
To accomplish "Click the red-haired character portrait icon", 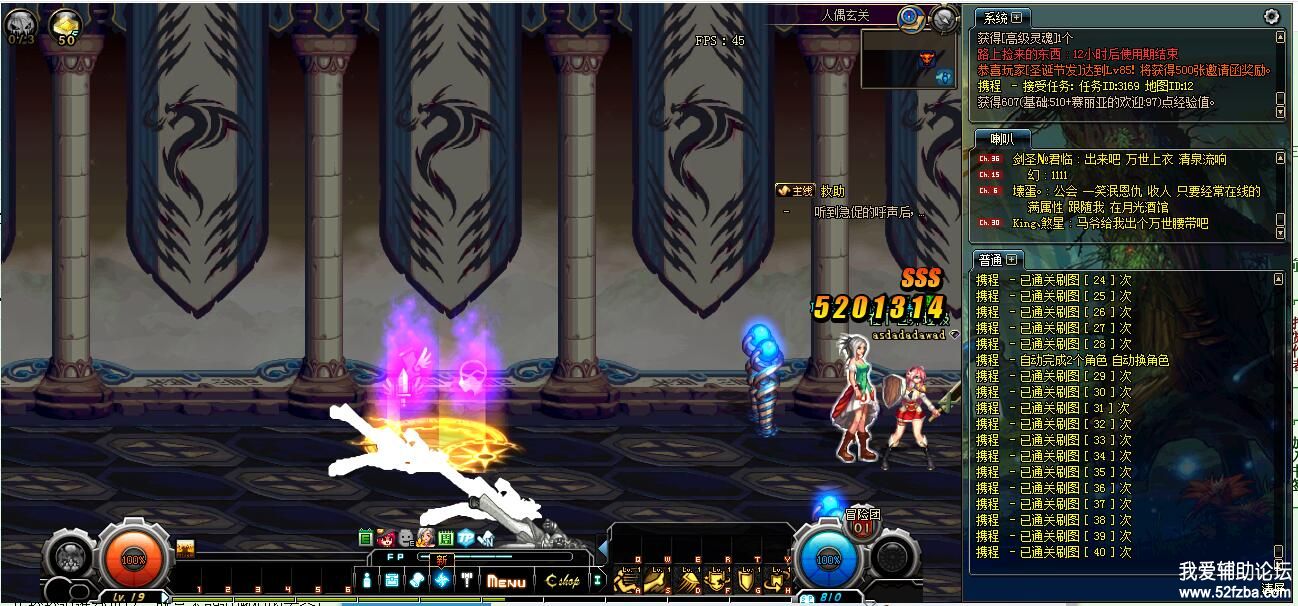I will tap(385, 539).
